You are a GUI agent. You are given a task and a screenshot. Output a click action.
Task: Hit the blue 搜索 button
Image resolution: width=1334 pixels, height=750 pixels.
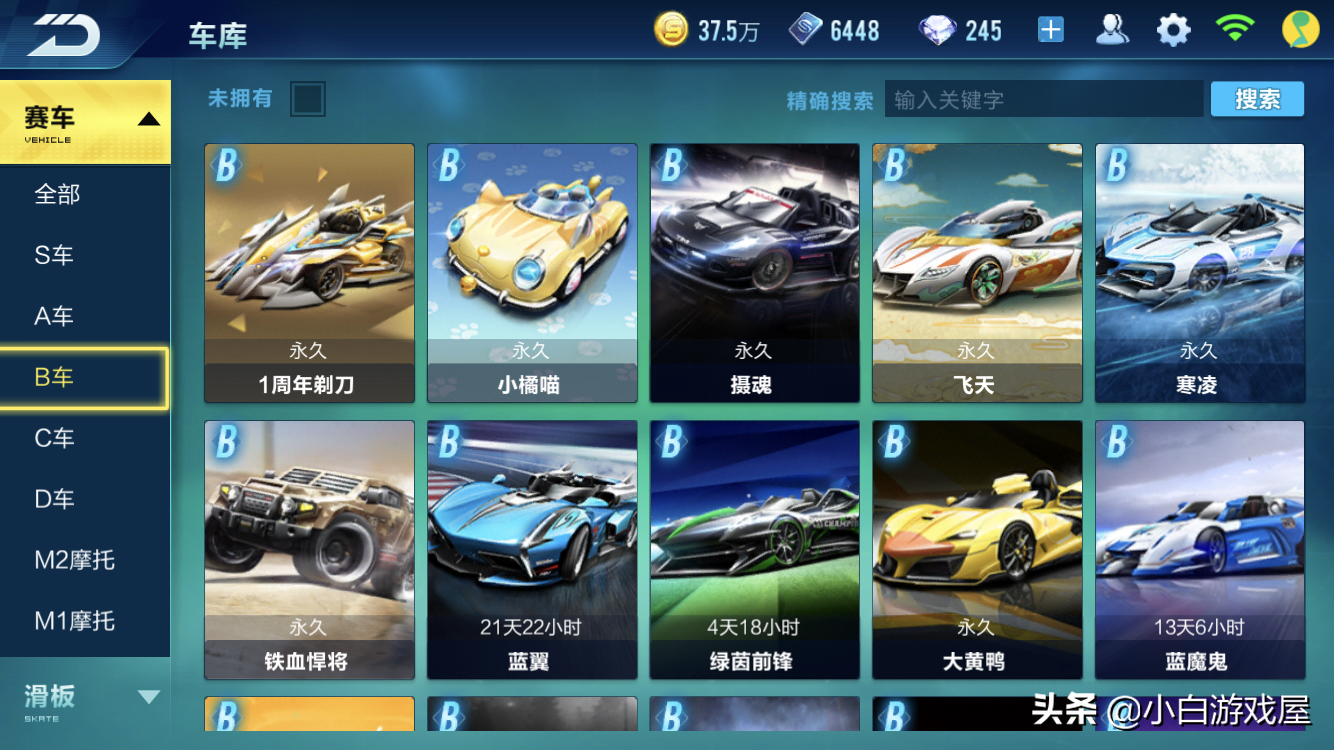[x=1257, y=99]
